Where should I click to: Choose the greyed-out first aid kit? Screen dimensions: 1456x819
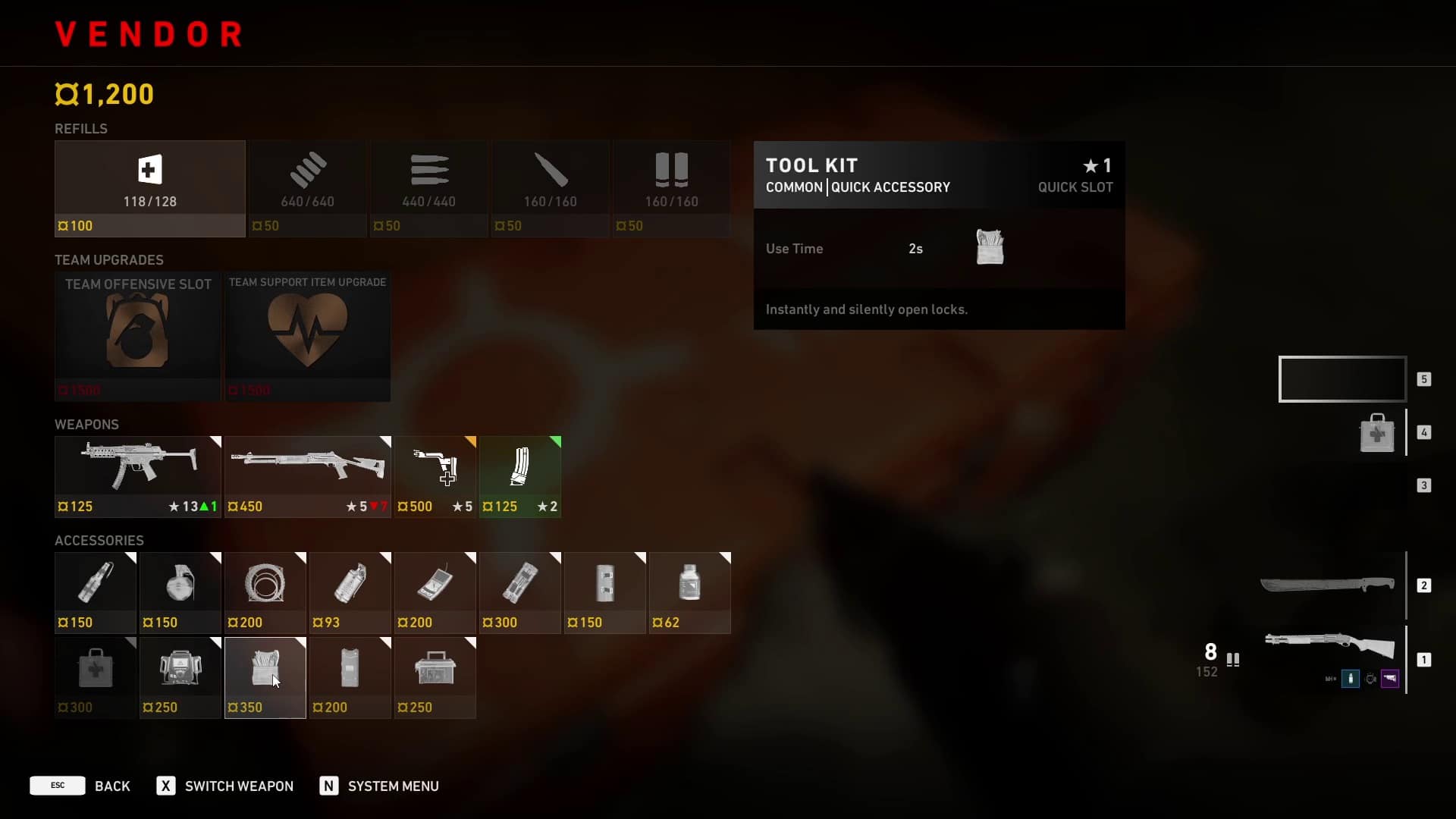click(96, 677)
